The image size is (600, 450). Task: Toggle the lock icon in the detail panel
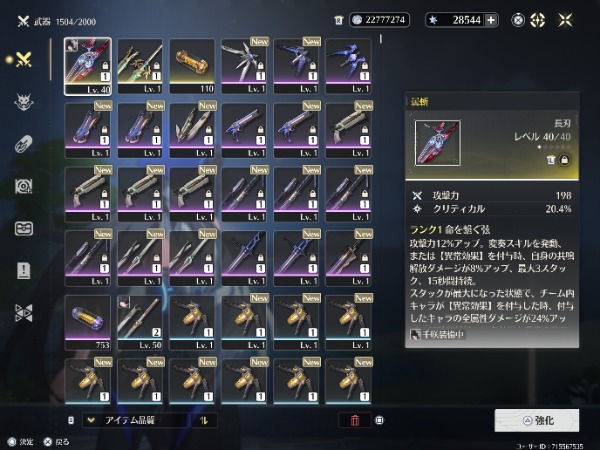point(564,160)
